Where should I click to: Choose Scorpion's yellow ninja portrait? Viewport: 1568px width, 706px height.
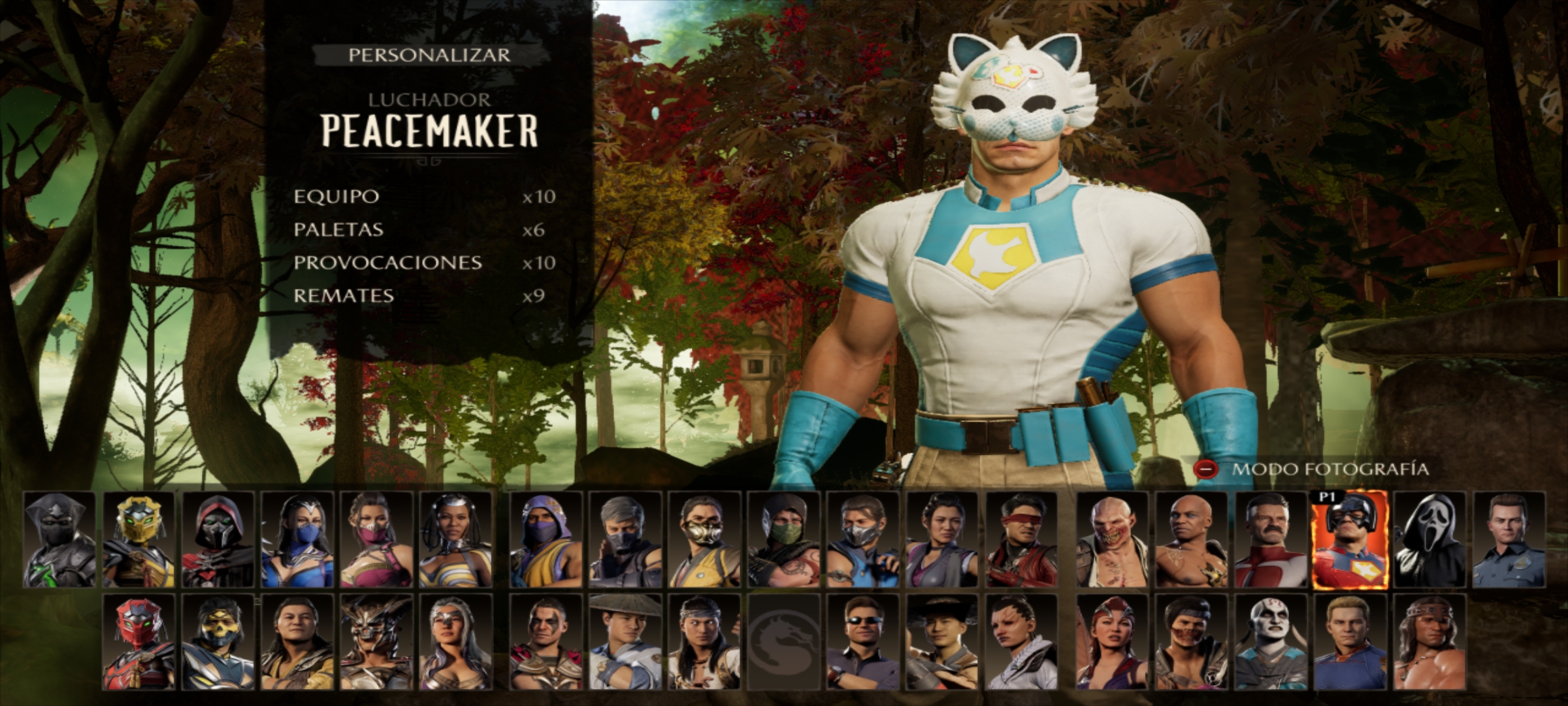[x=704, y=540]
